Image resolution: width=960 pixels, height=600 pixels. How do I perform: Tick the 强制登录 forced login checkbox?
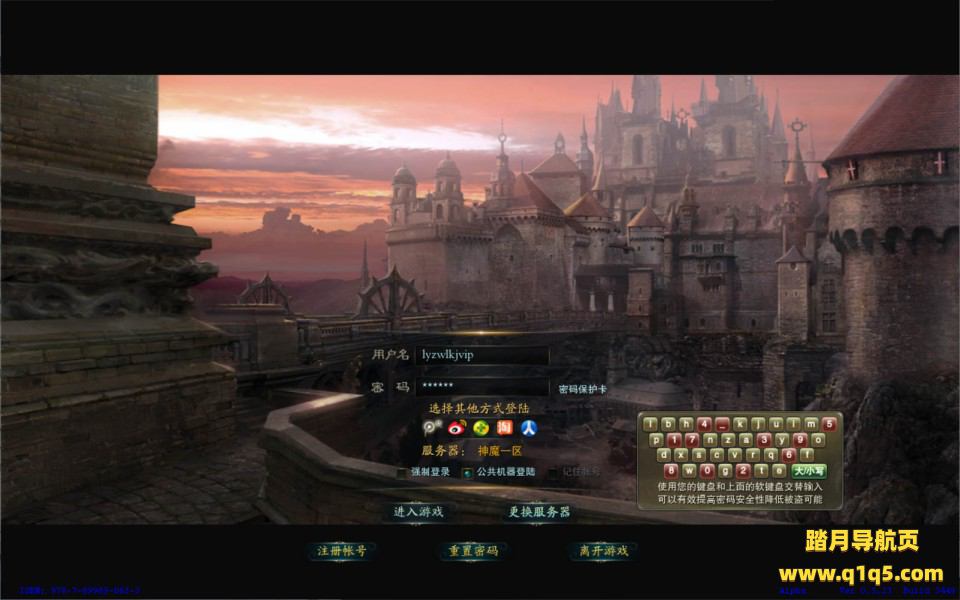pyautogui.click(x=403, y=472)
